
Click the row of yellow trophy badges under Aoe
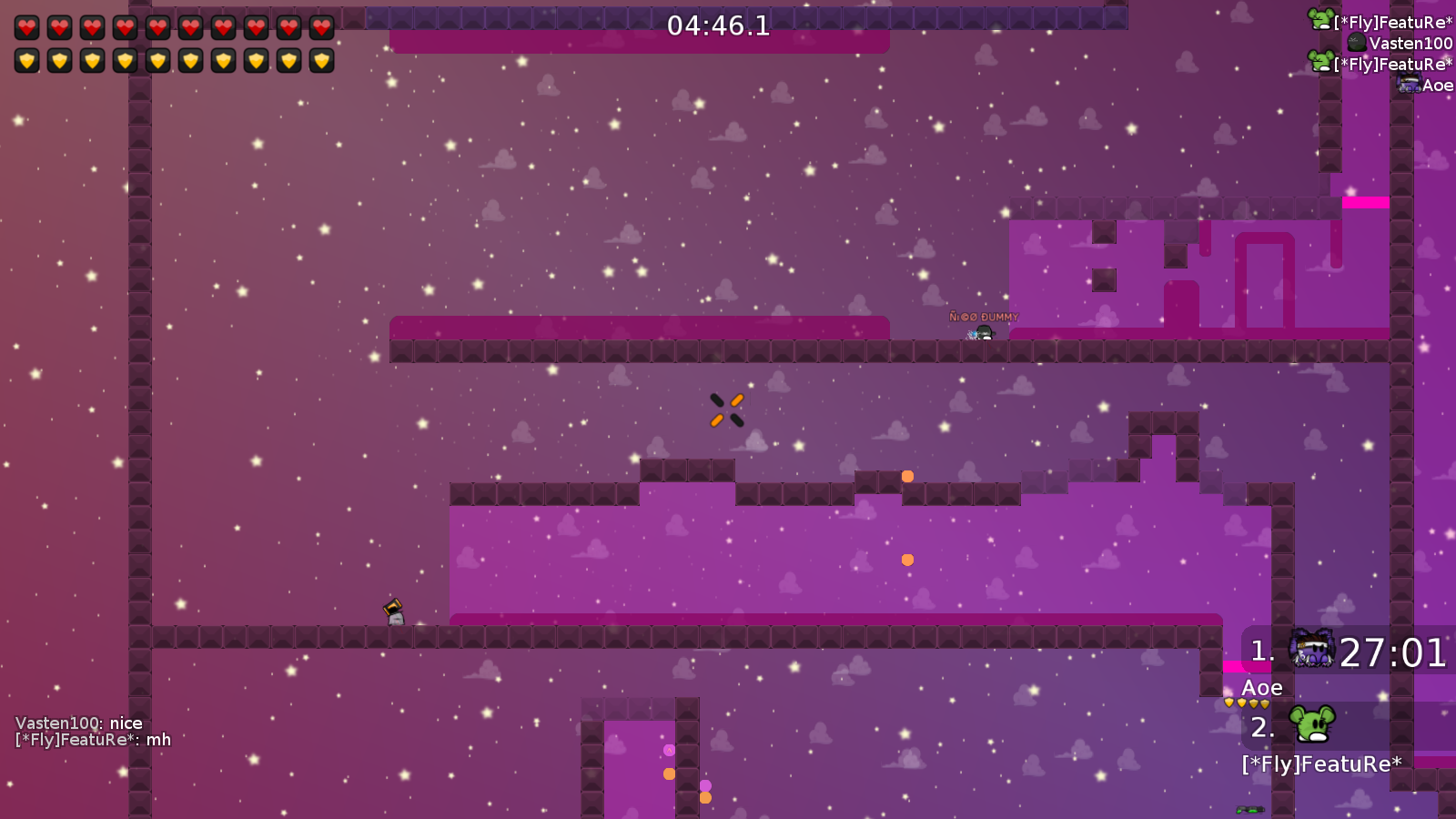point(1246,703)
